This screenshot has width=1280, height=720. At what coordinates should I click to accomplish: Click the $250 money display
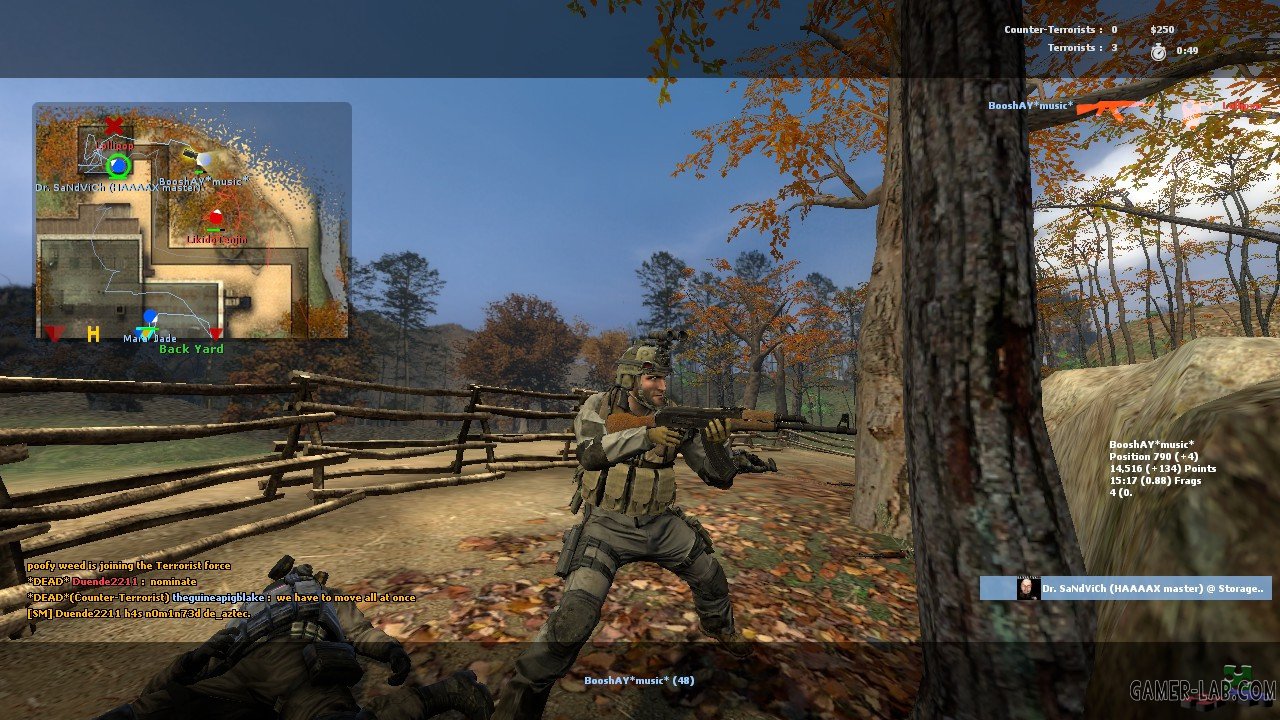[1161, 29]
